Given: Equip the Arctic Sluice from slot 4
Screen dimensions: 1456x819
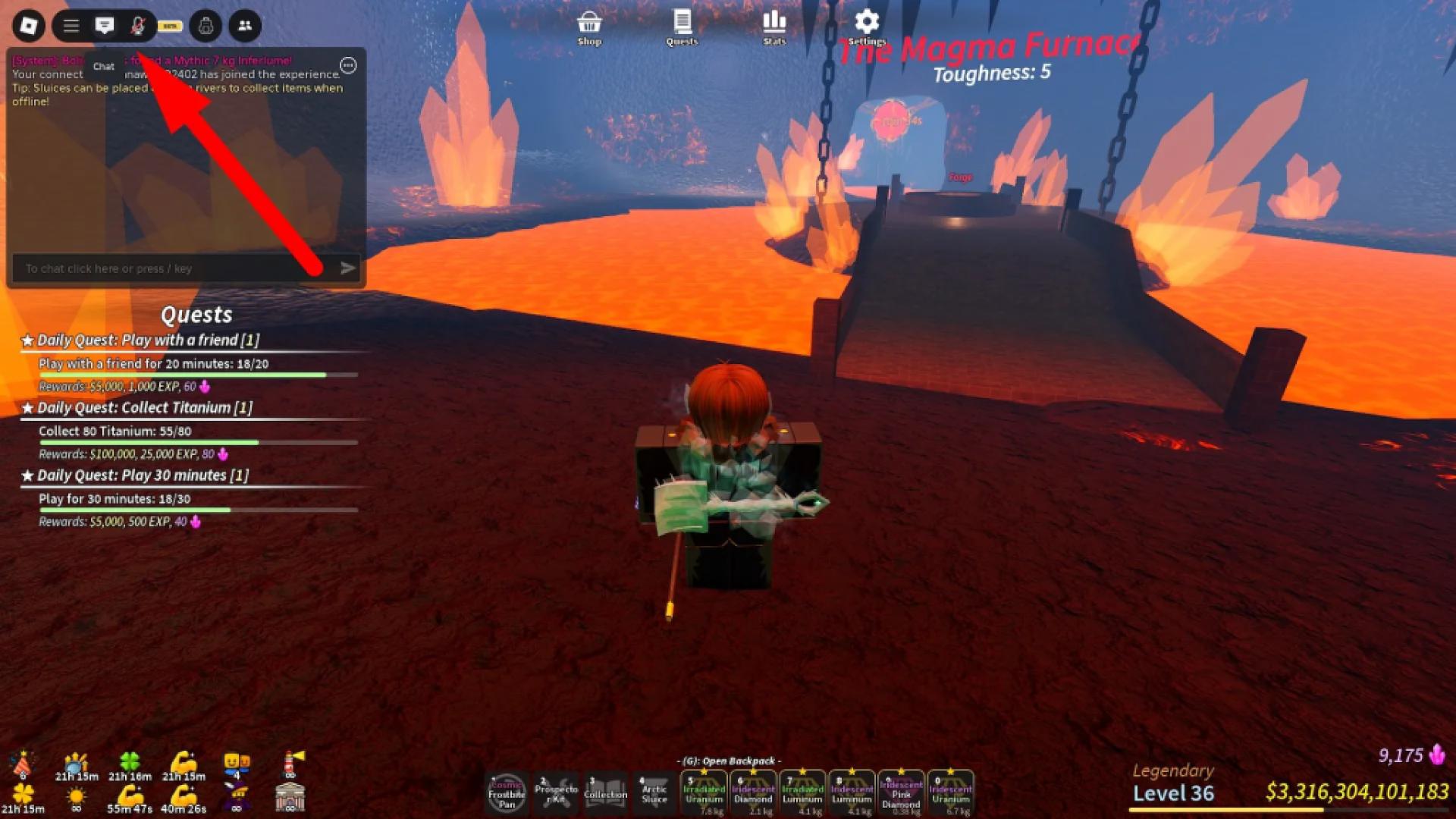Looking at the screenshot, I should (654, 792).
